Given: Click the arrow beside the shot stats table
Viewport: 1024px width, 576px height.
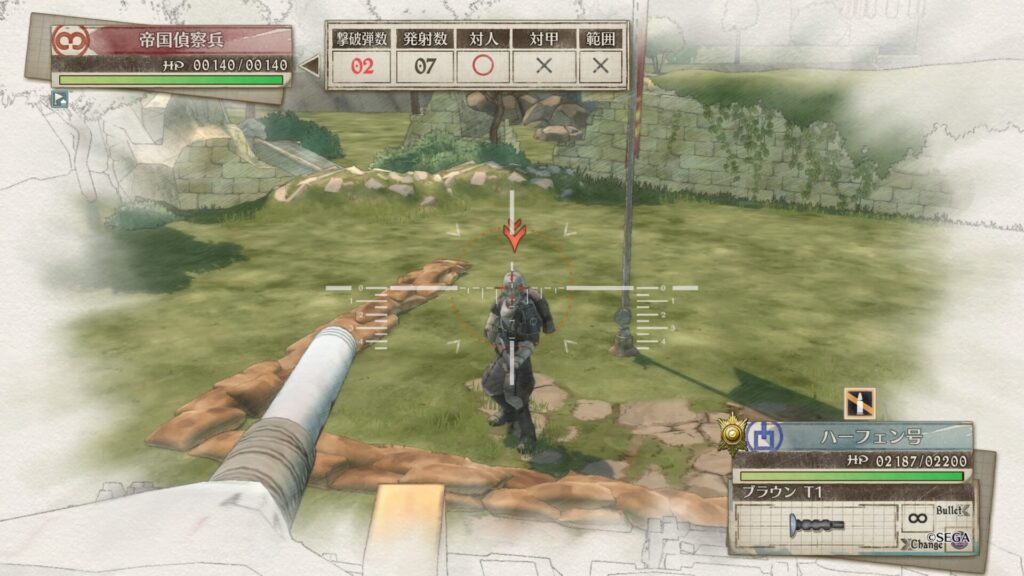Looking at the screenshot, I should tap(310, 67).
